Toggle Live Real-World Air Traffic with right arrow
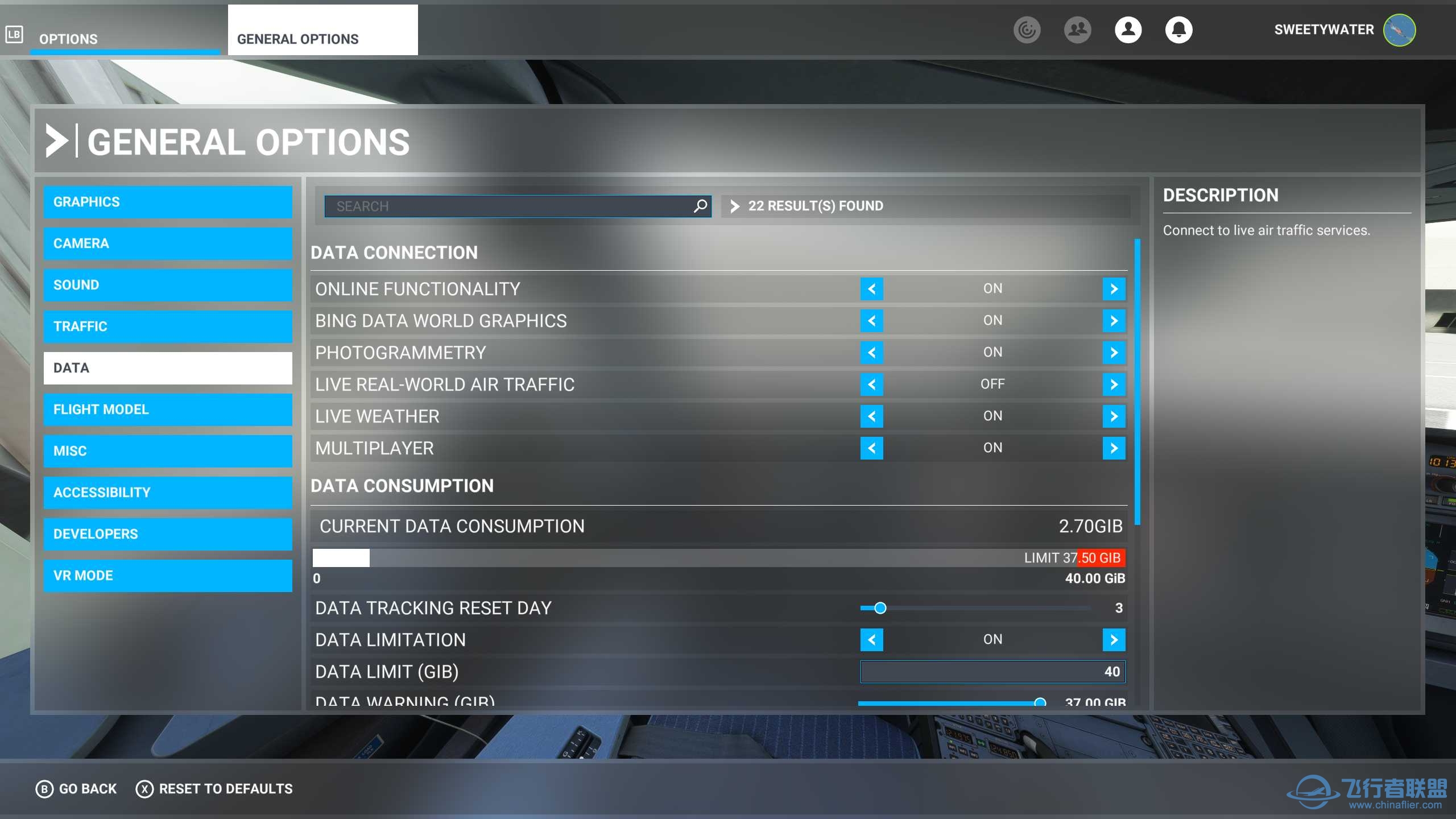Image resolution: width=1456 pixels, height=819 pixels. (x=1114, y=384)
